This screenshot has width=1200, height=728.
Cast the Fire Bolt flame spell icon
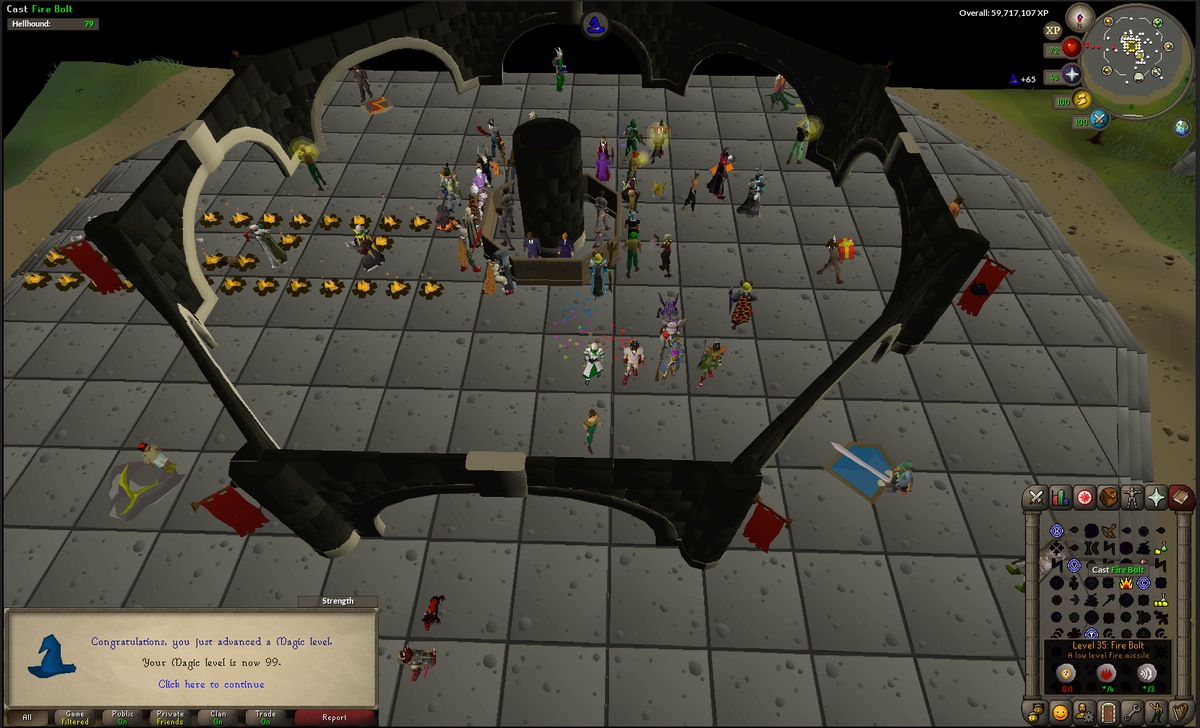click(1125, 581)
